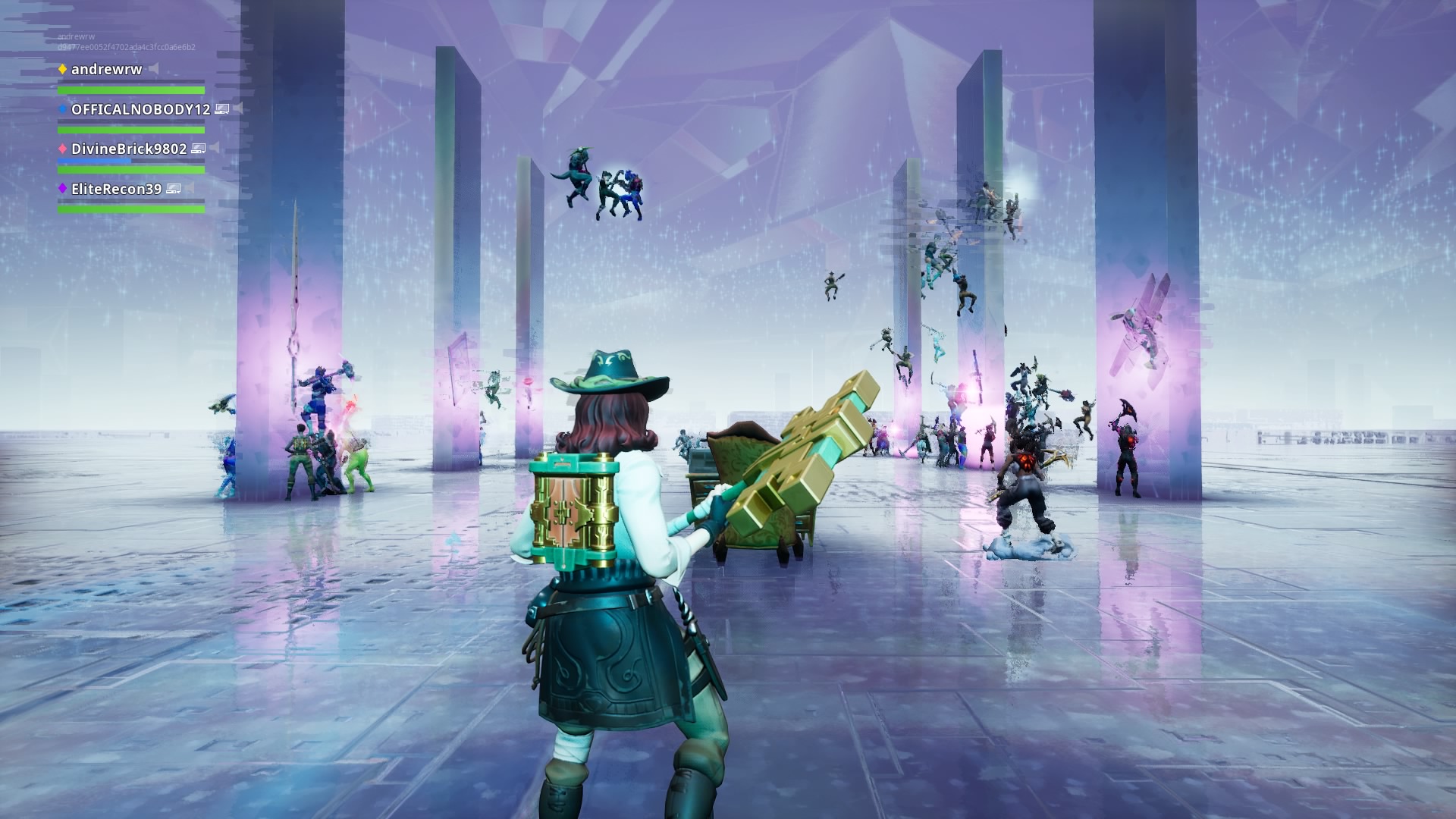The height and width of the screenshot is (819, 1456).
Task: Select the player name andrewrw
Action: (x=105, y=69)
